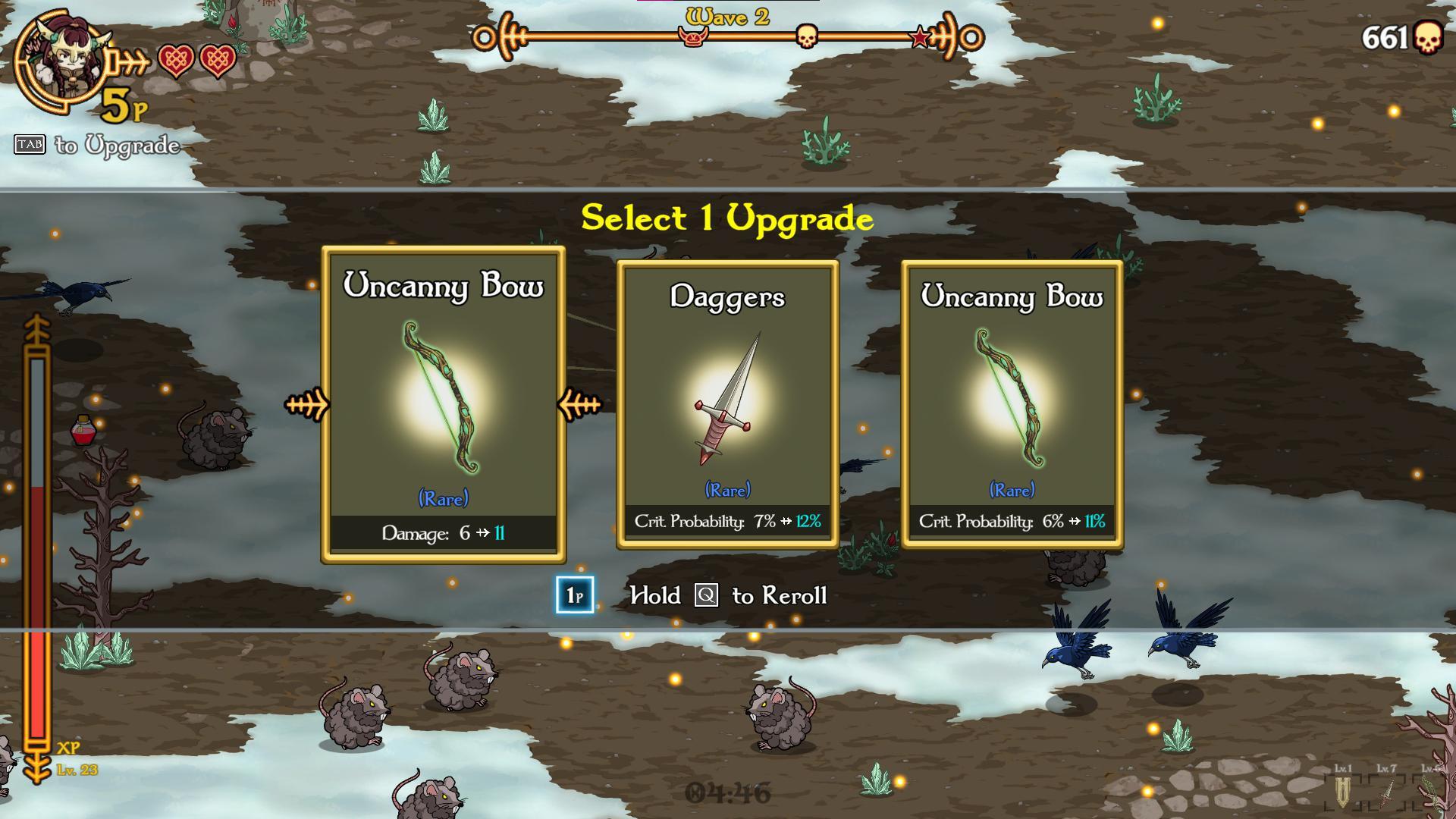Pick the Uncanny Bow crit probability upgrade card

1012,404
